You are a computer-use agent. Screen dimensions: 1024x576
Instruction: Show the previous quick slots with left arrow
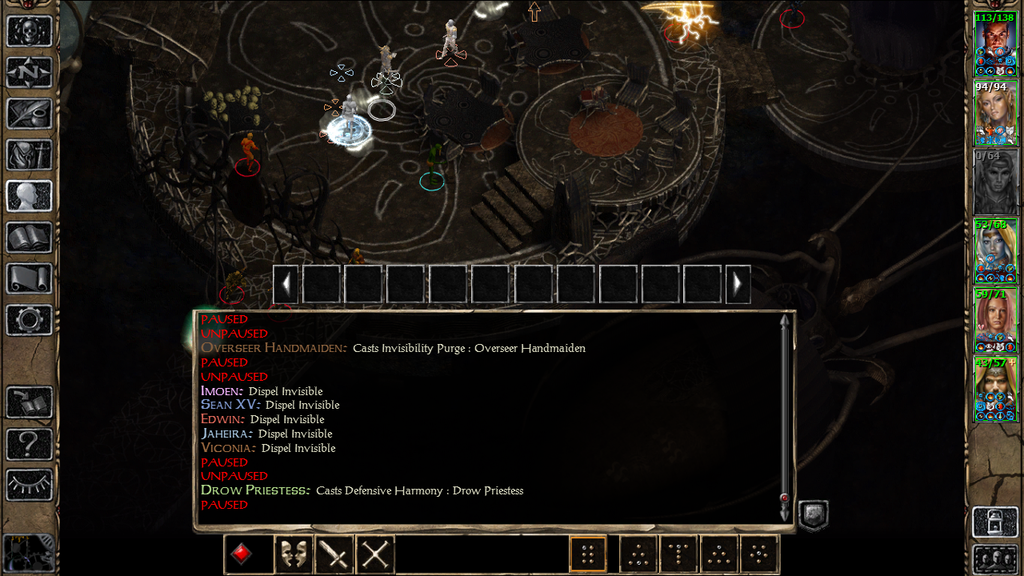[x=286, y=284]
